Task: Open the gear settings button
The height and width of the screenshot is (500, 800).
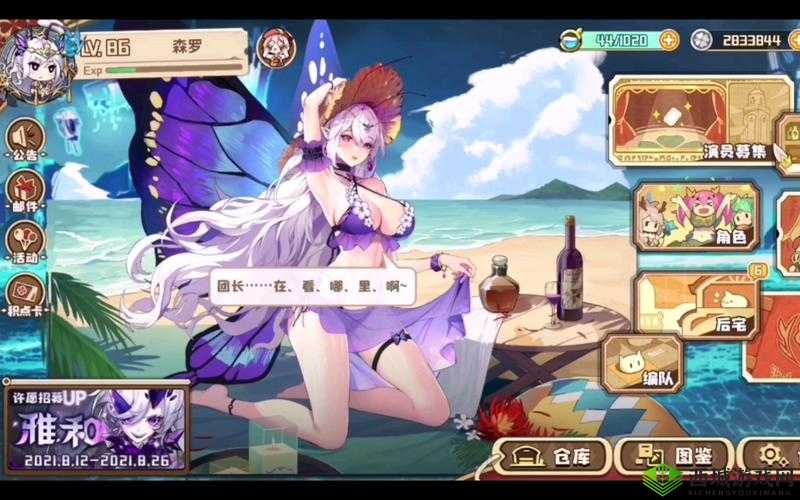Action: [x=771, y=456]
